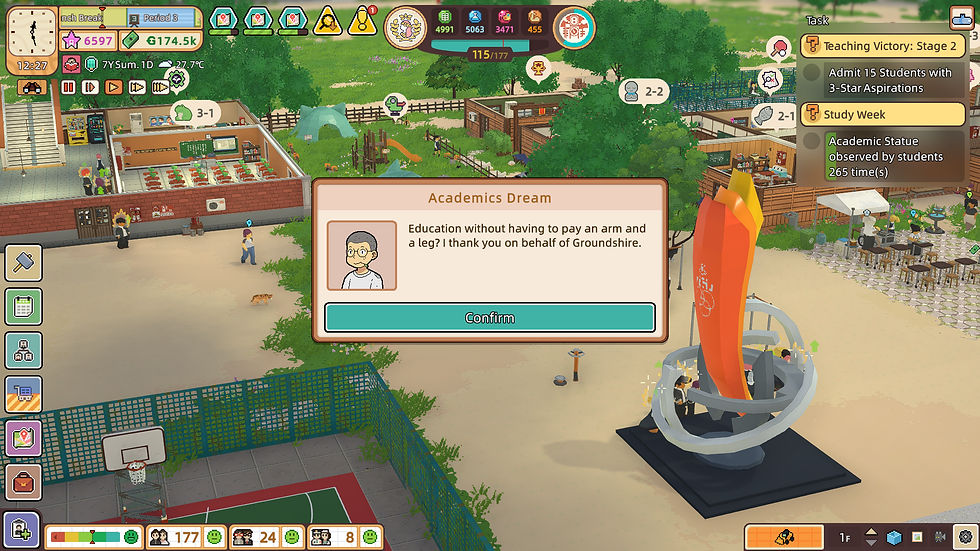The height and width of the screenshot is (551, 980).
Task: Select the Teaching Victory: Stage 2 task
Action: click(x=882, y=47)
